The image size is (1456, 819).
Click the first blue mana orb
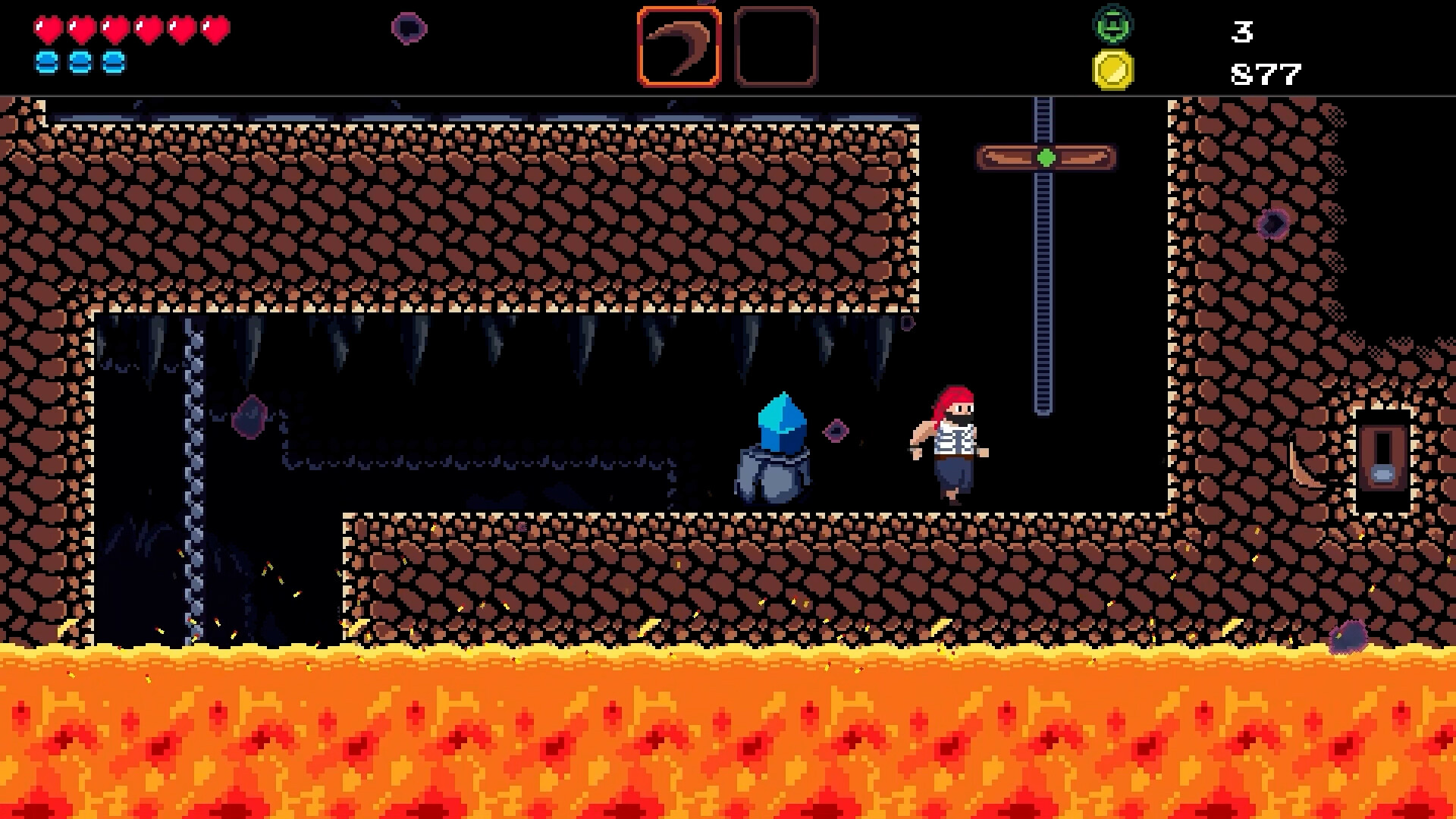(x=47, y=64)
